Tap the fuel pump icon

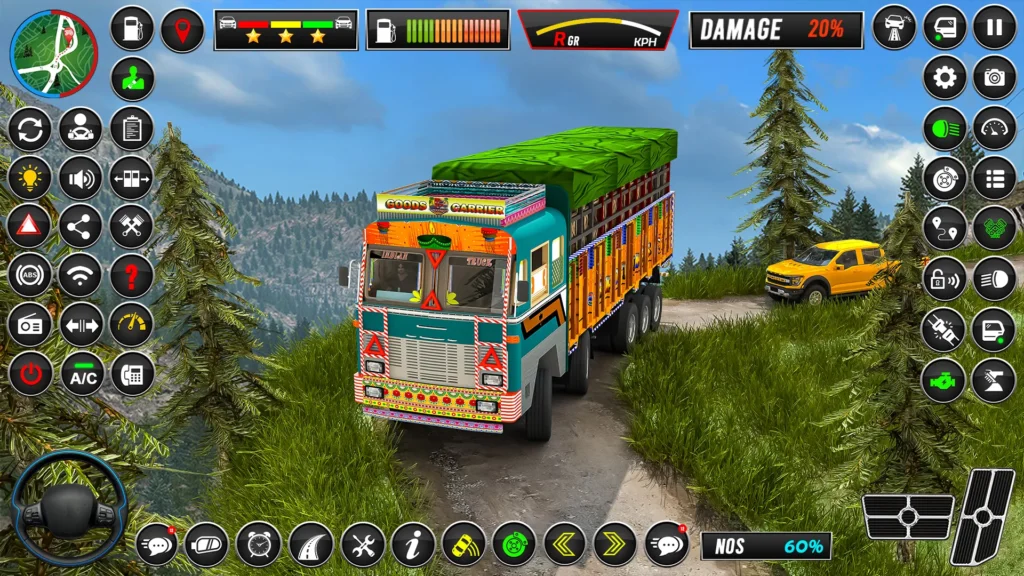(x=131, y=28)
